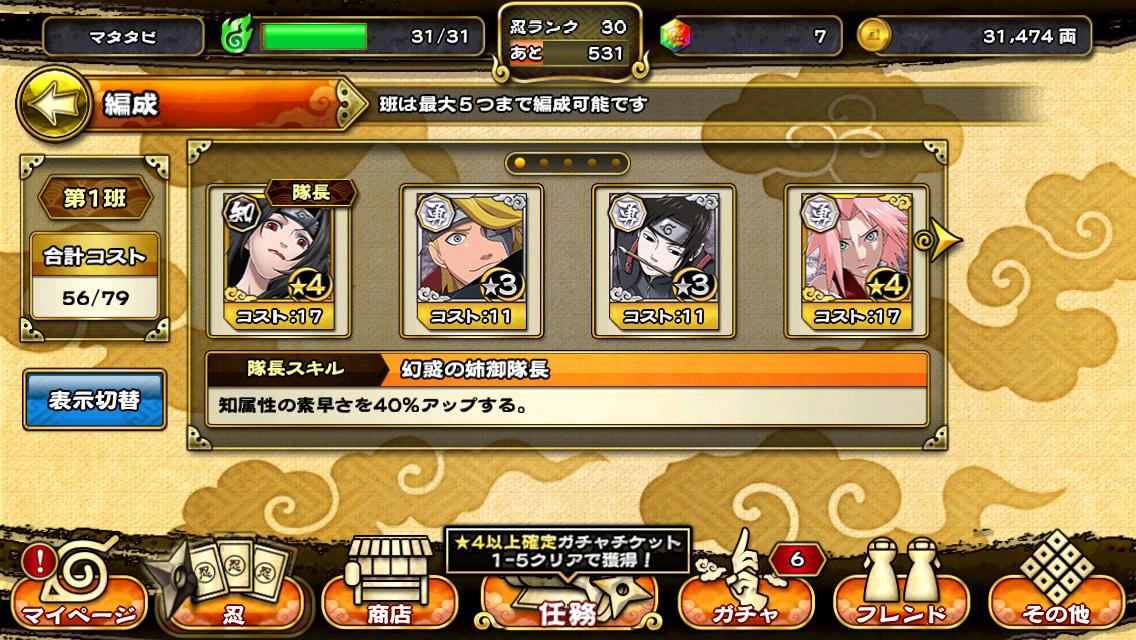Choose the blond ninja card with eye scope
Image resolution: width=1136 pixels, height=640 pixels.
coord(471,260)
